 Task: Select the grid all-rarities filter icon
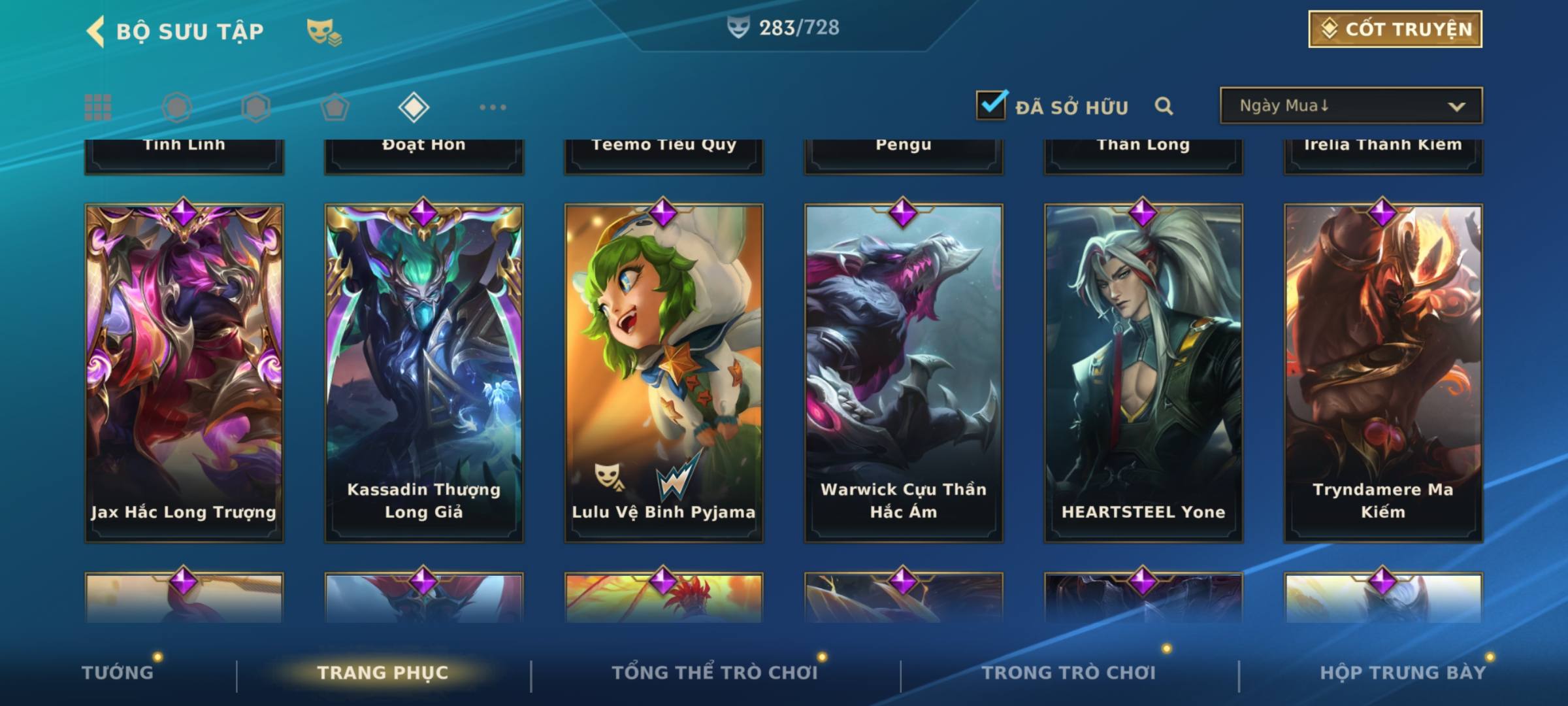coord(98,107)
